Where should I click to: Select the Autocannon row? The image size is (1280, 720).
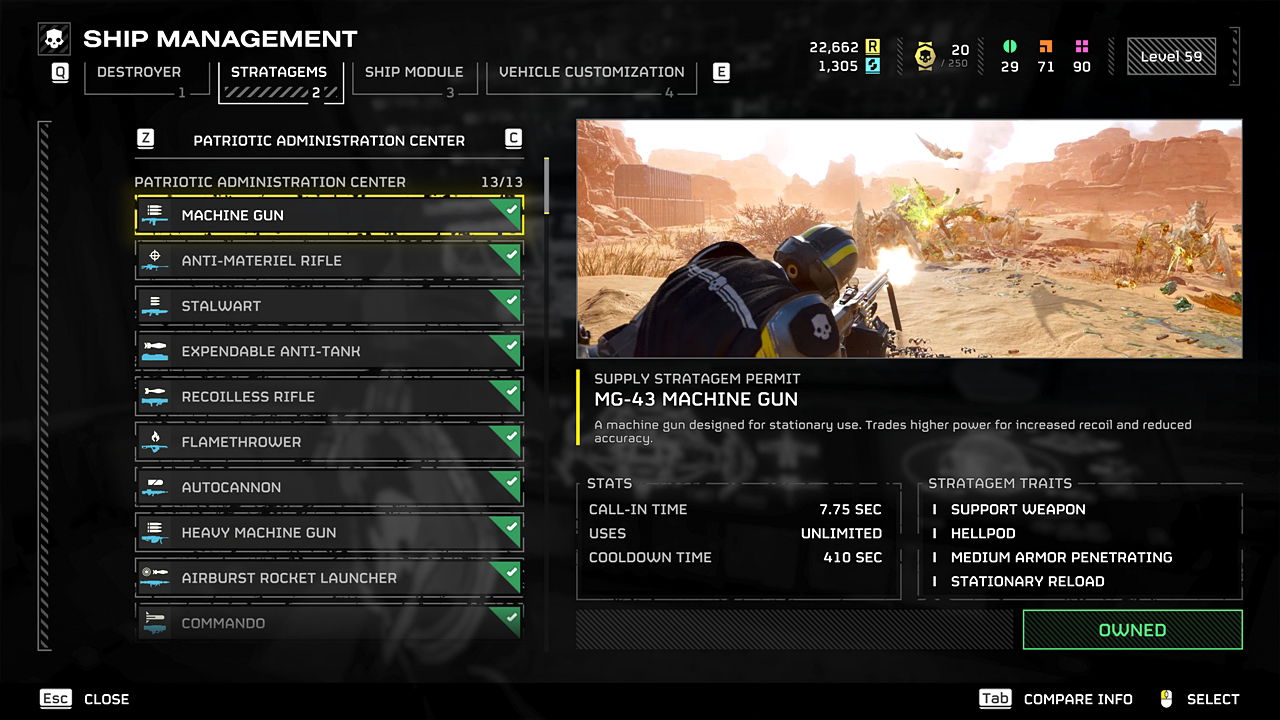pyautogui.click(x=329, y=487)
